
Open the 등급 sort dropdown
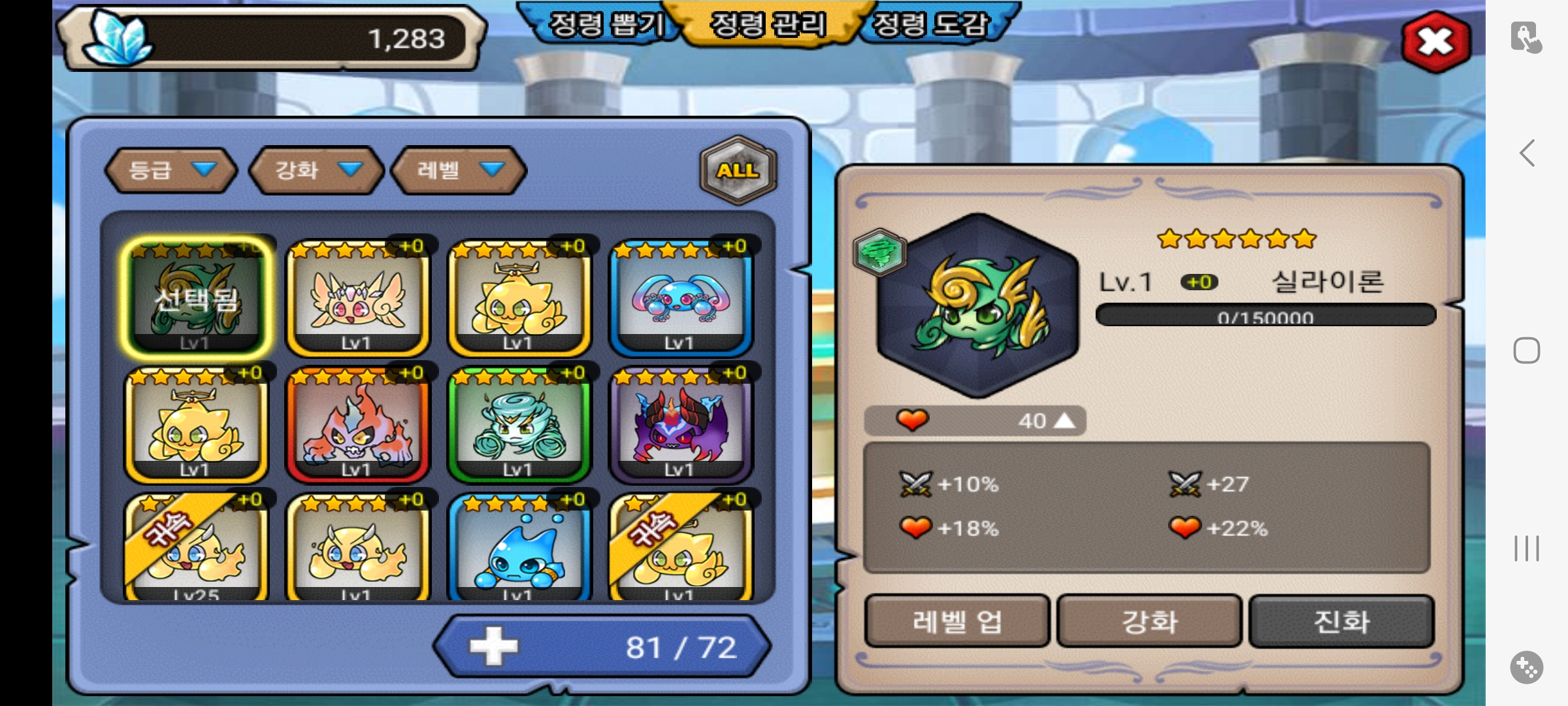click(x=171, y=170)
